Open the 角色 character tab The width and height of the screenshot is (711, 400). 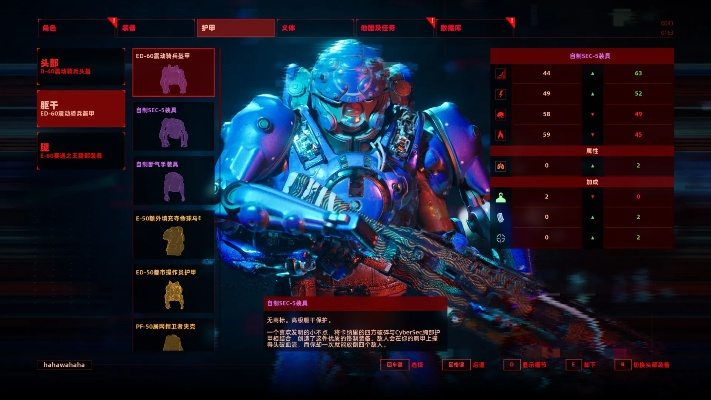click(x=76, y=28)
